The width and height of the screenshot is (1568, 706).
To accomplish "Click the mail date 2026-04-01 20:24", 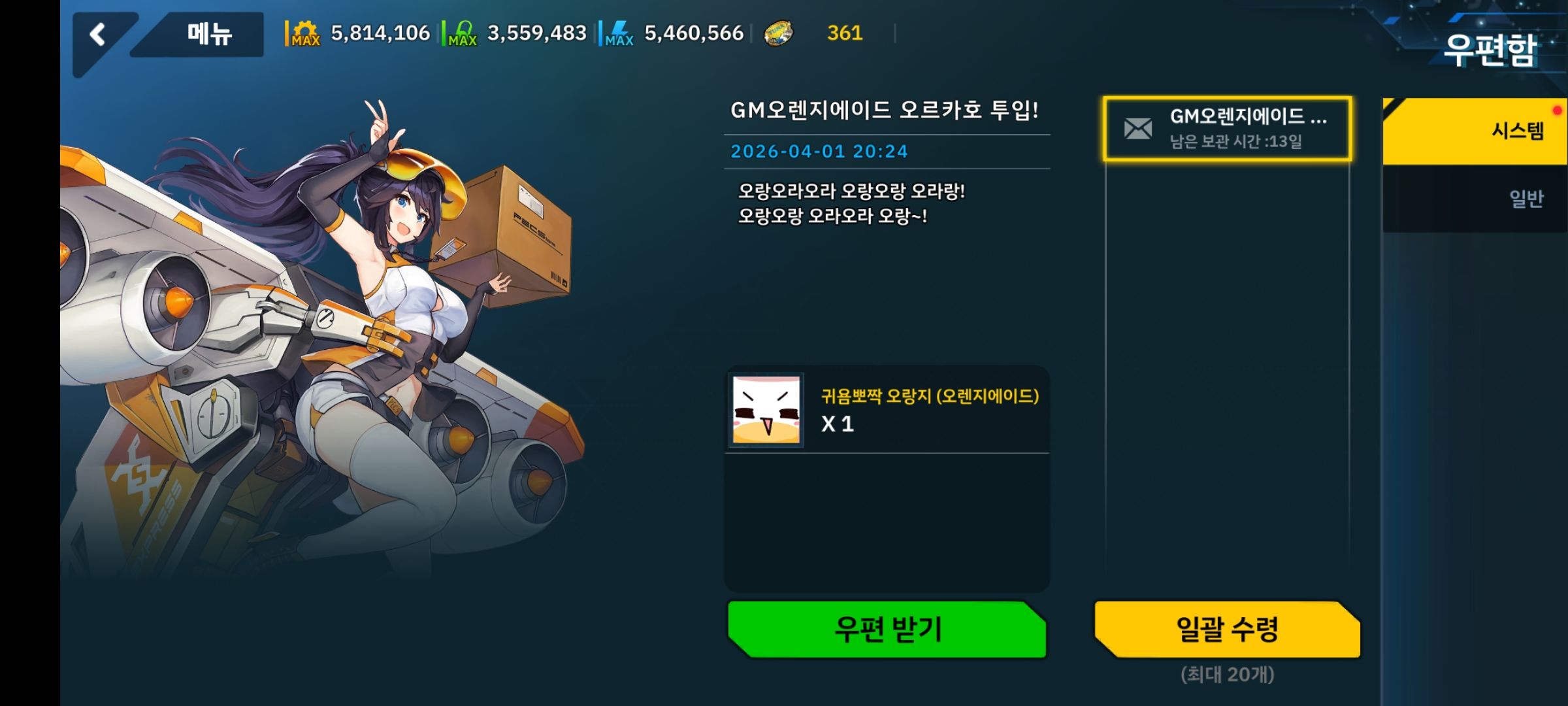I will tap(819, 151).
